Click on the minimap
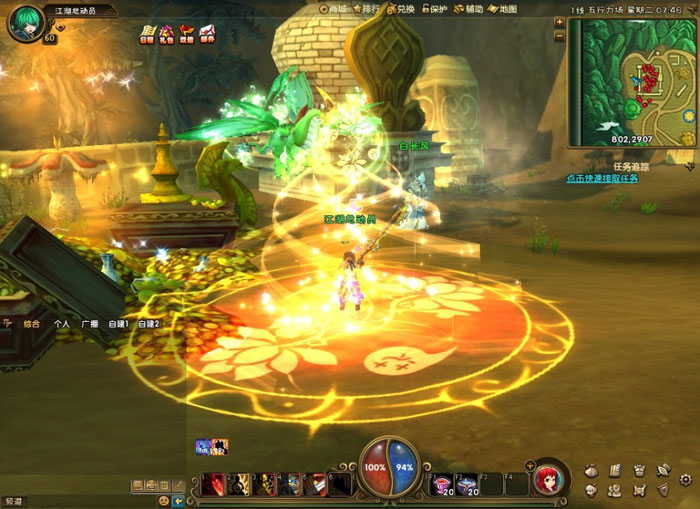 (630, 82)
